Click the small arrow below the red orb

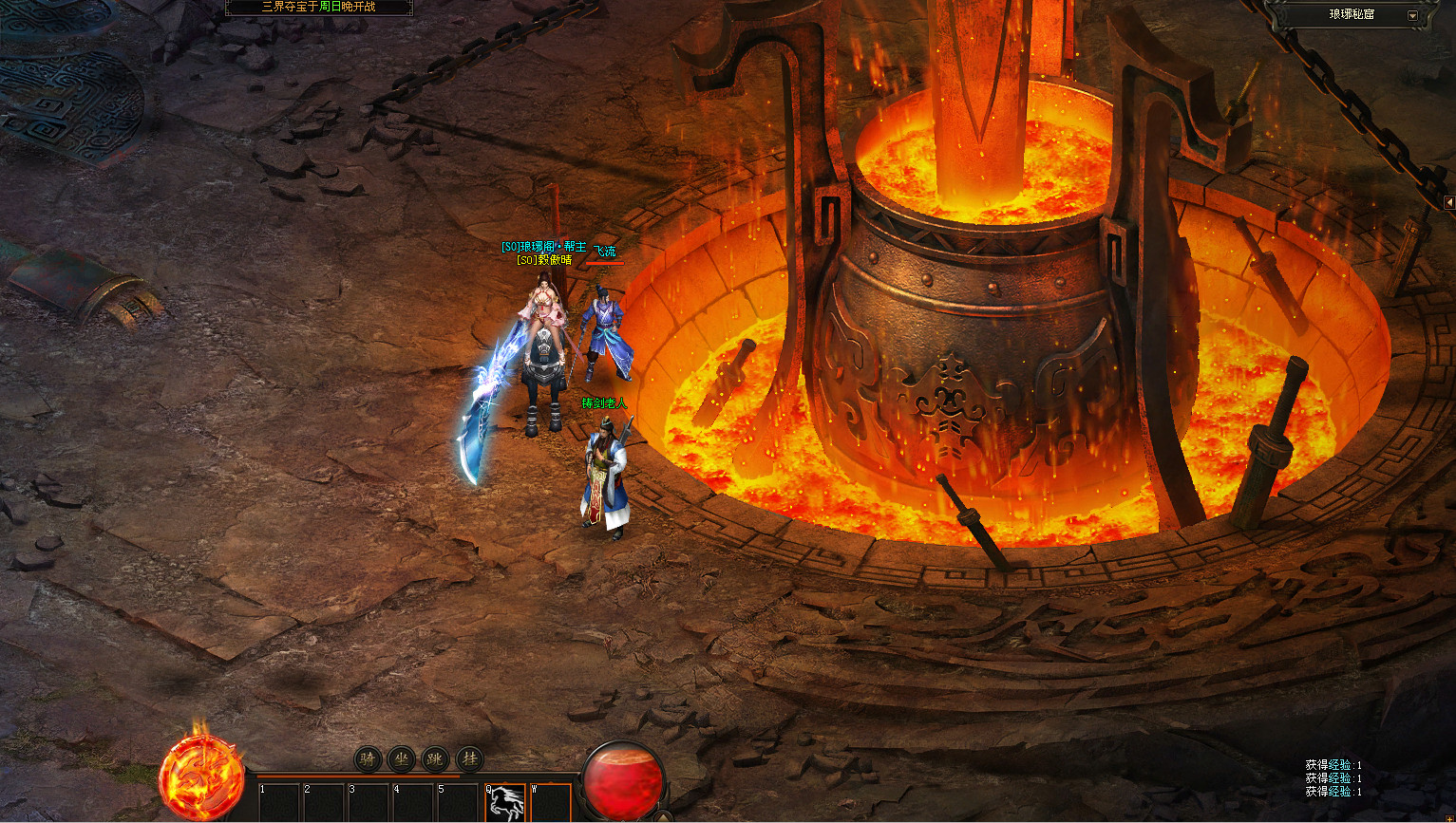[665, 816]
